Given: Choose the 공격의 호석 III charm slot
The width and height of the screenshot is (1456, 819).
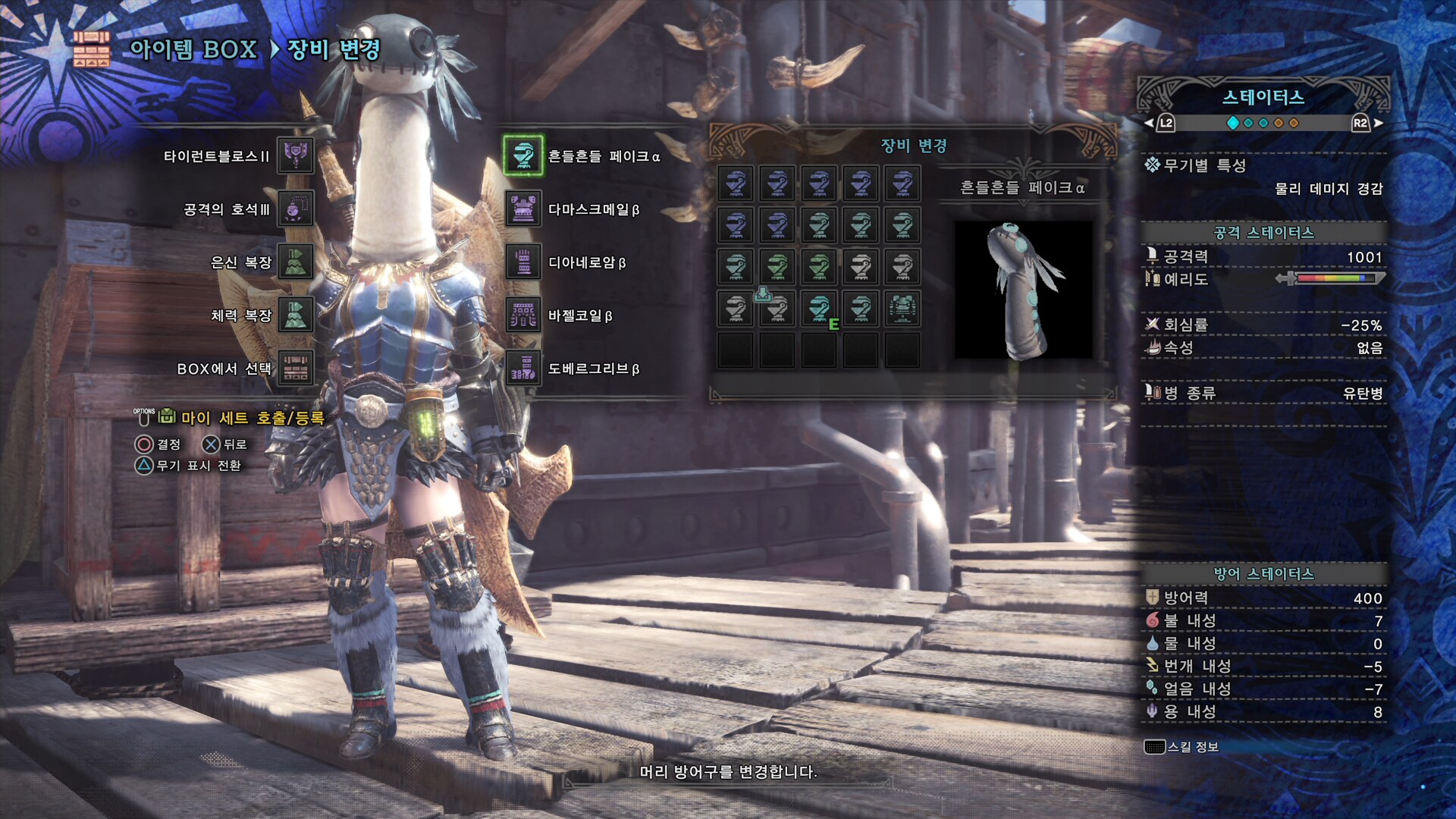Looking at the screenshot, I should coord(295,209).
